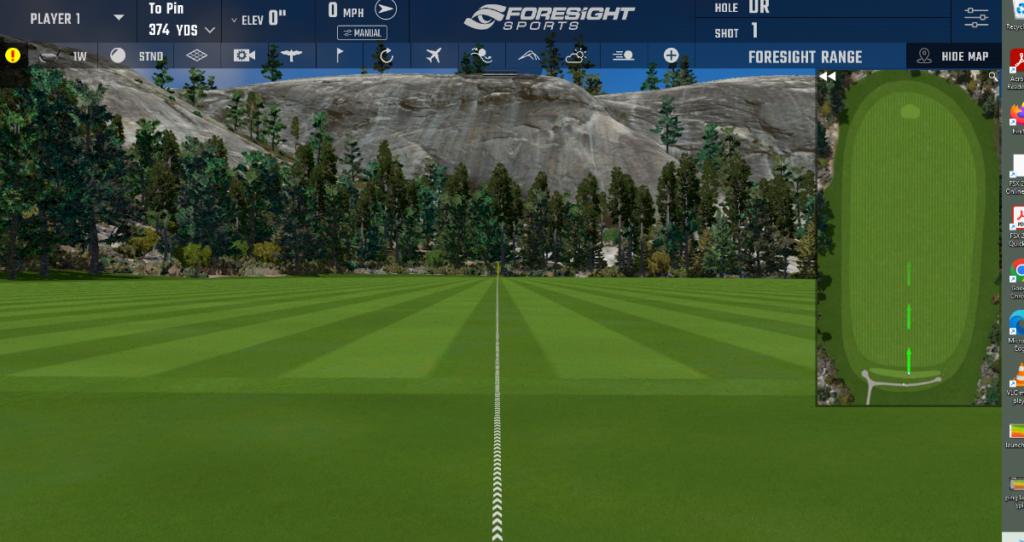Click the minimap magnifier zoom icon

(993, 76)
